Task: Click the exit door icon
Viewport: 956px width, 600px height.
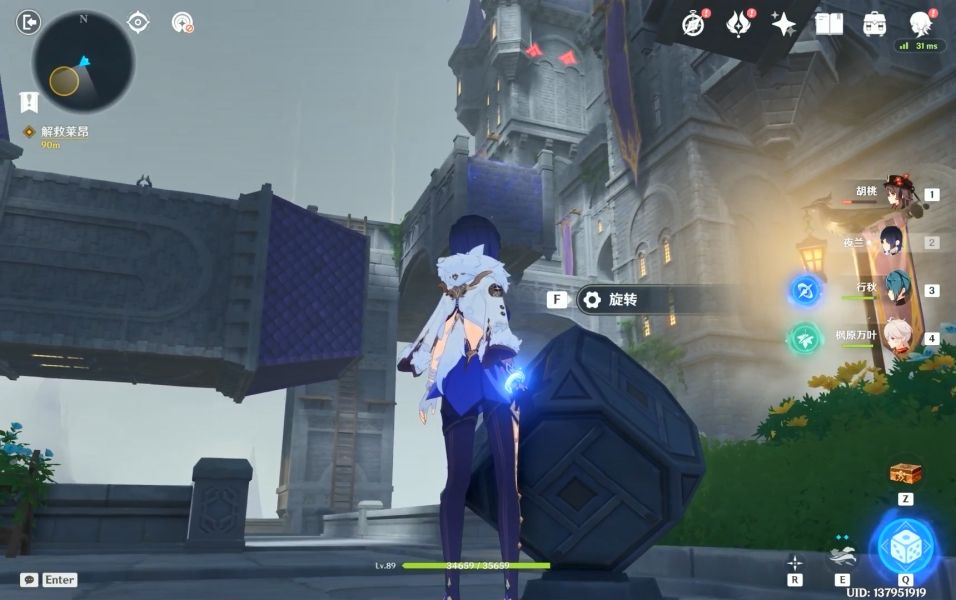Action: pos(29,21)
